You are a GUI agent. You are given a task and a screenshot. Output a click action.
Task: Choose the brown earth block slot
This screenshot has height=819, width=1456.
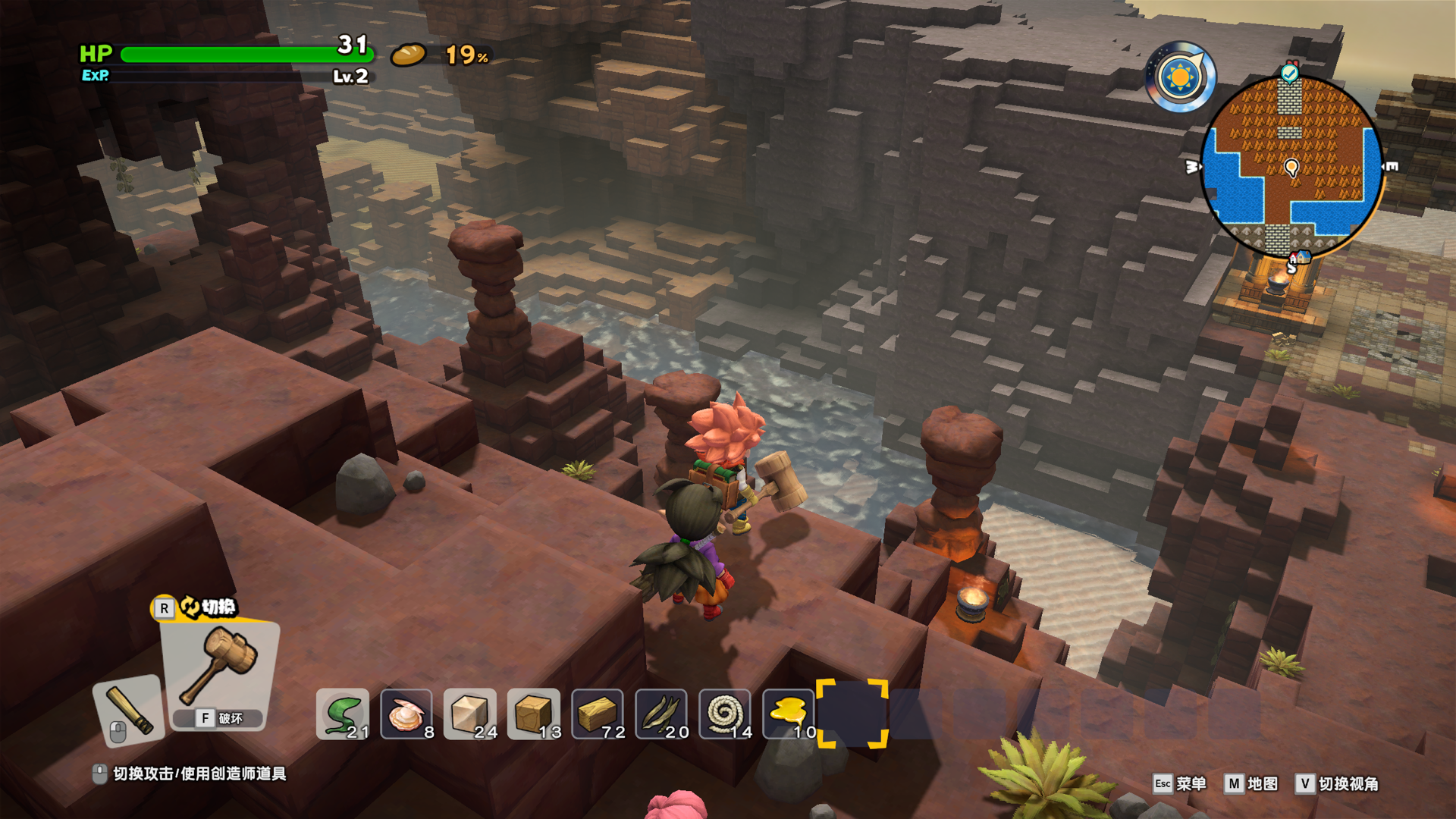[534, 714]
